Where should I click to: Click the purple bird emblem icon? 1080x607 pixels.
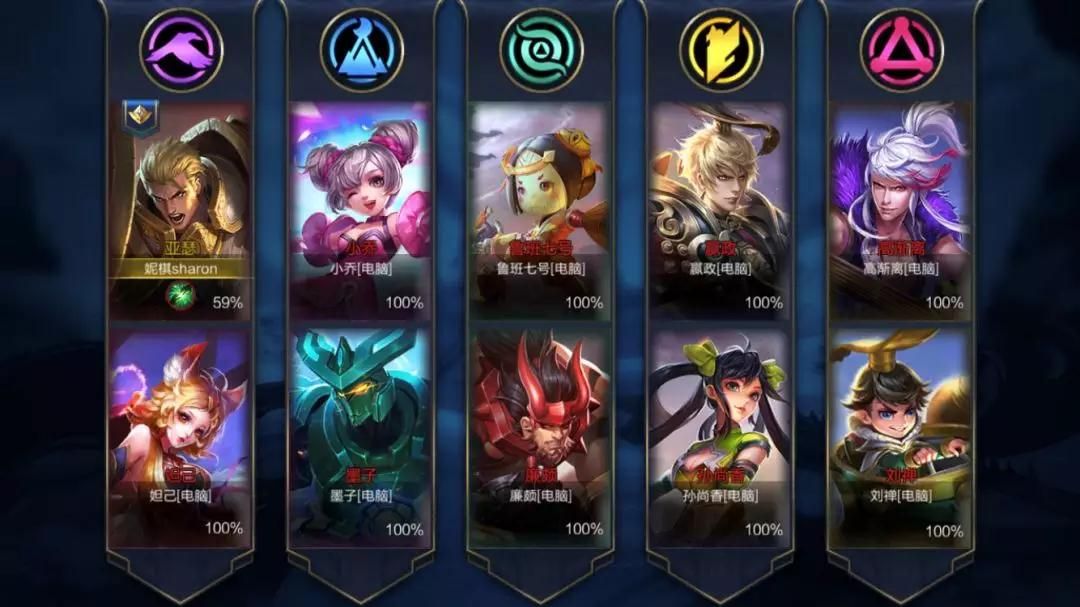pyautogui.click(x=181, y=50)
